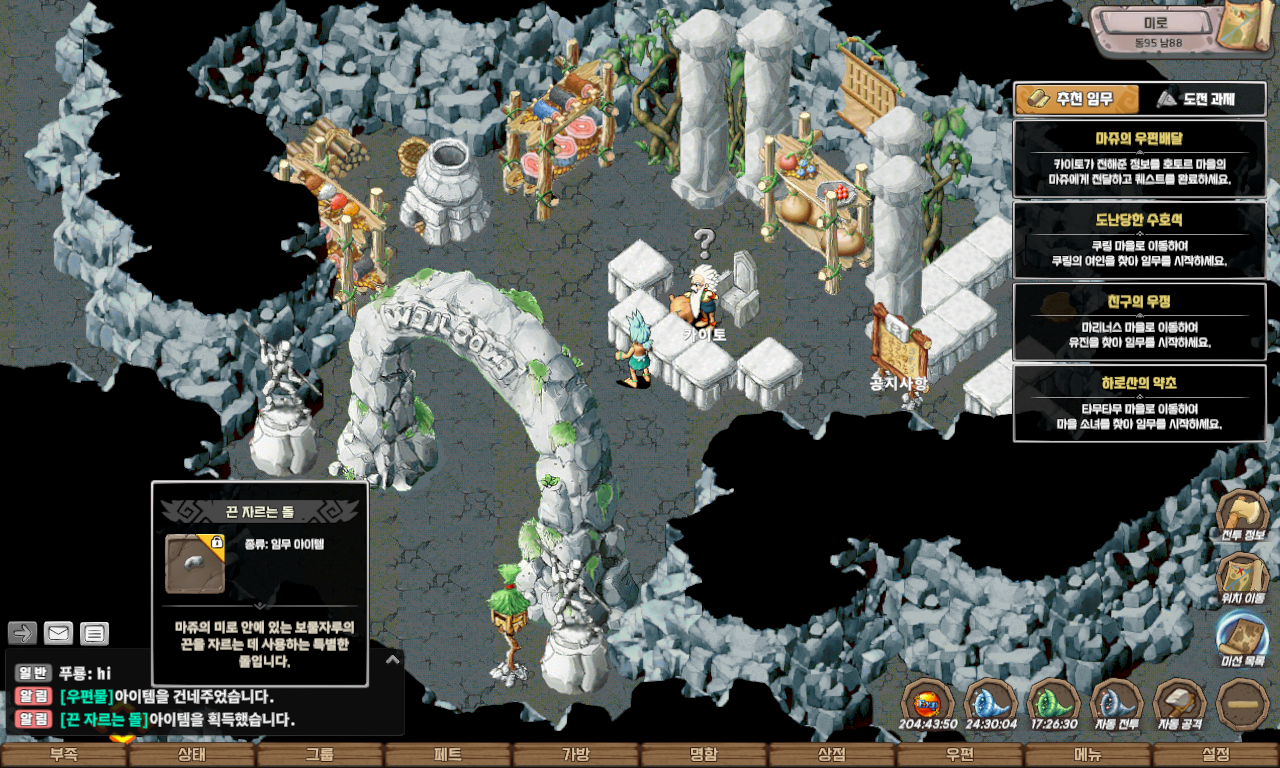
Task: Open the 그룹 (group) menu
Action: pyautogui.click(x=320, y=755)
